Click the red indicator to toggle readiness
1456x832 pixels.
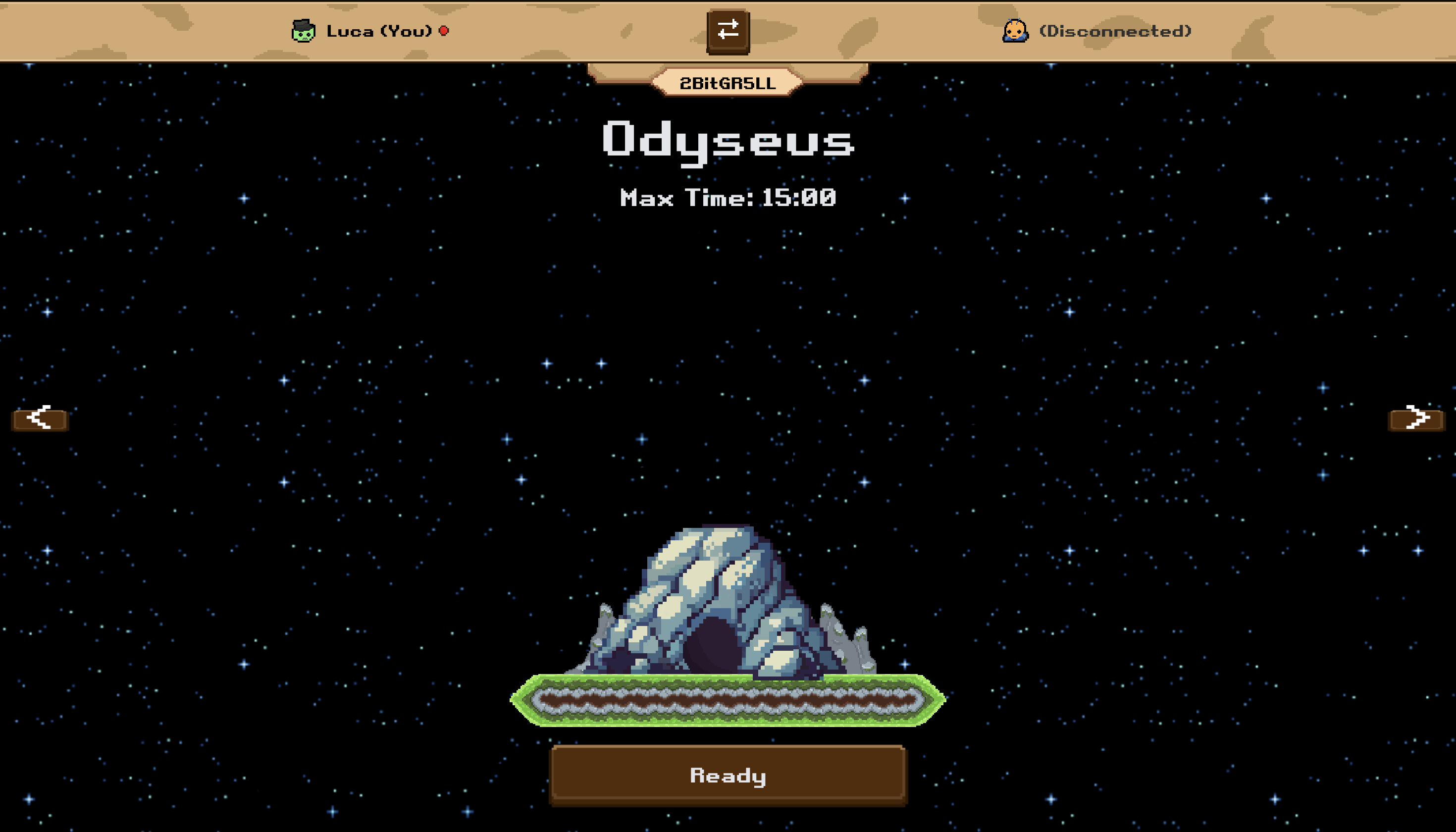click(x=443, y=31)
